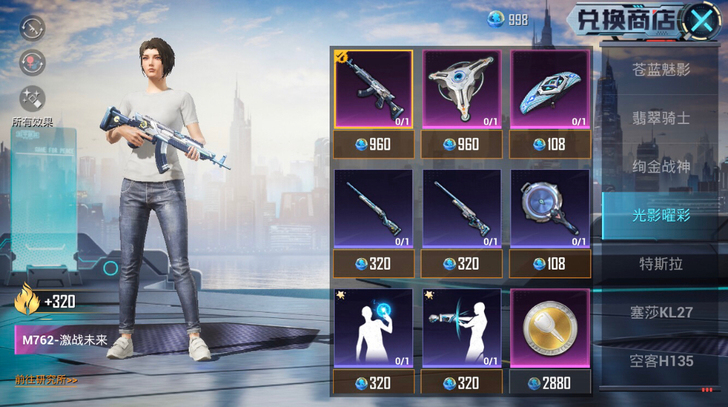Select the 空客H135 tab

tap(661, 361)
